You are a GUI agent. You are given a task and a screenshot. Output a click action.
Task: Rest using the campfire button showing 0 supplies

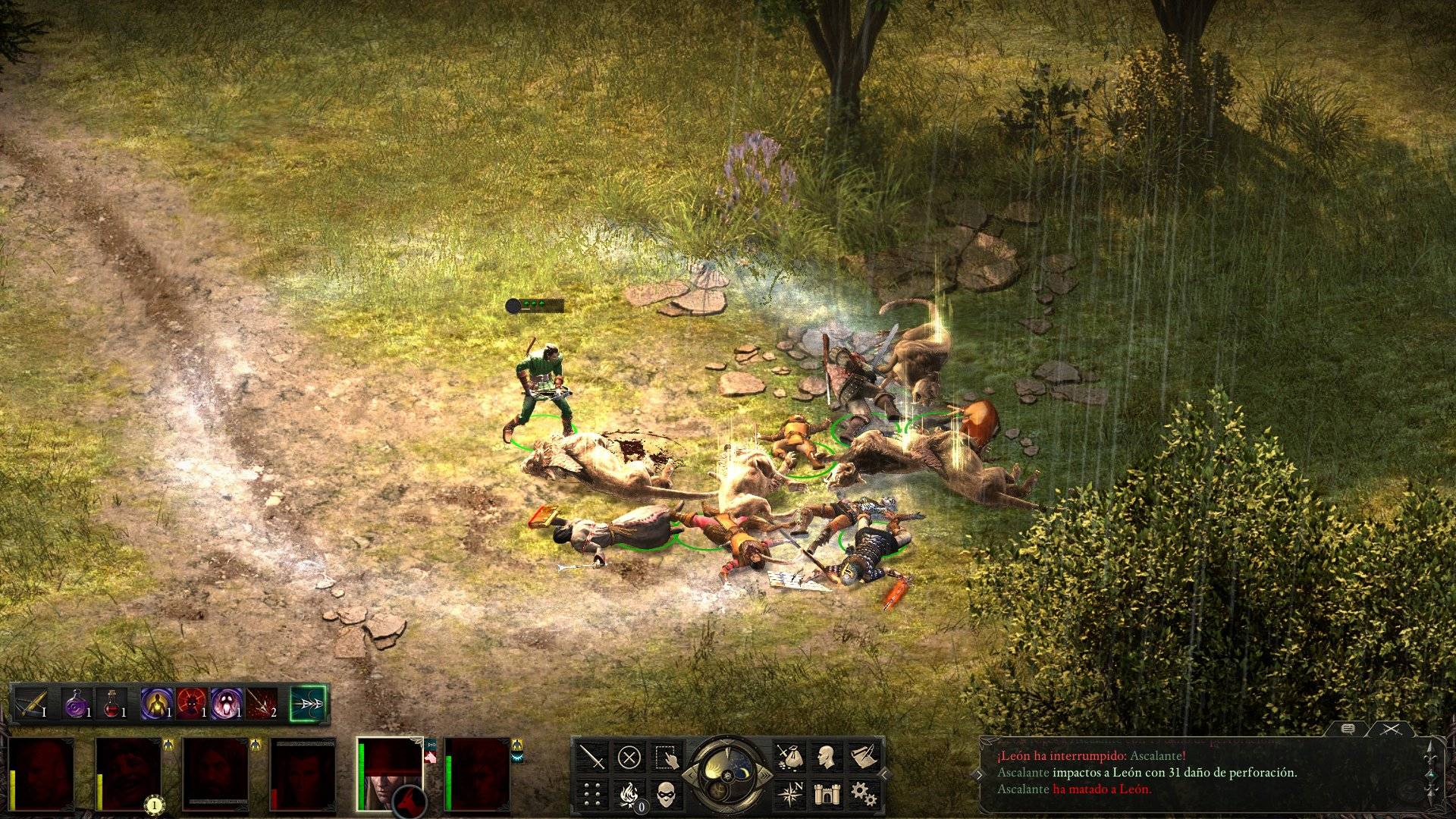click(x=629, y=794)
